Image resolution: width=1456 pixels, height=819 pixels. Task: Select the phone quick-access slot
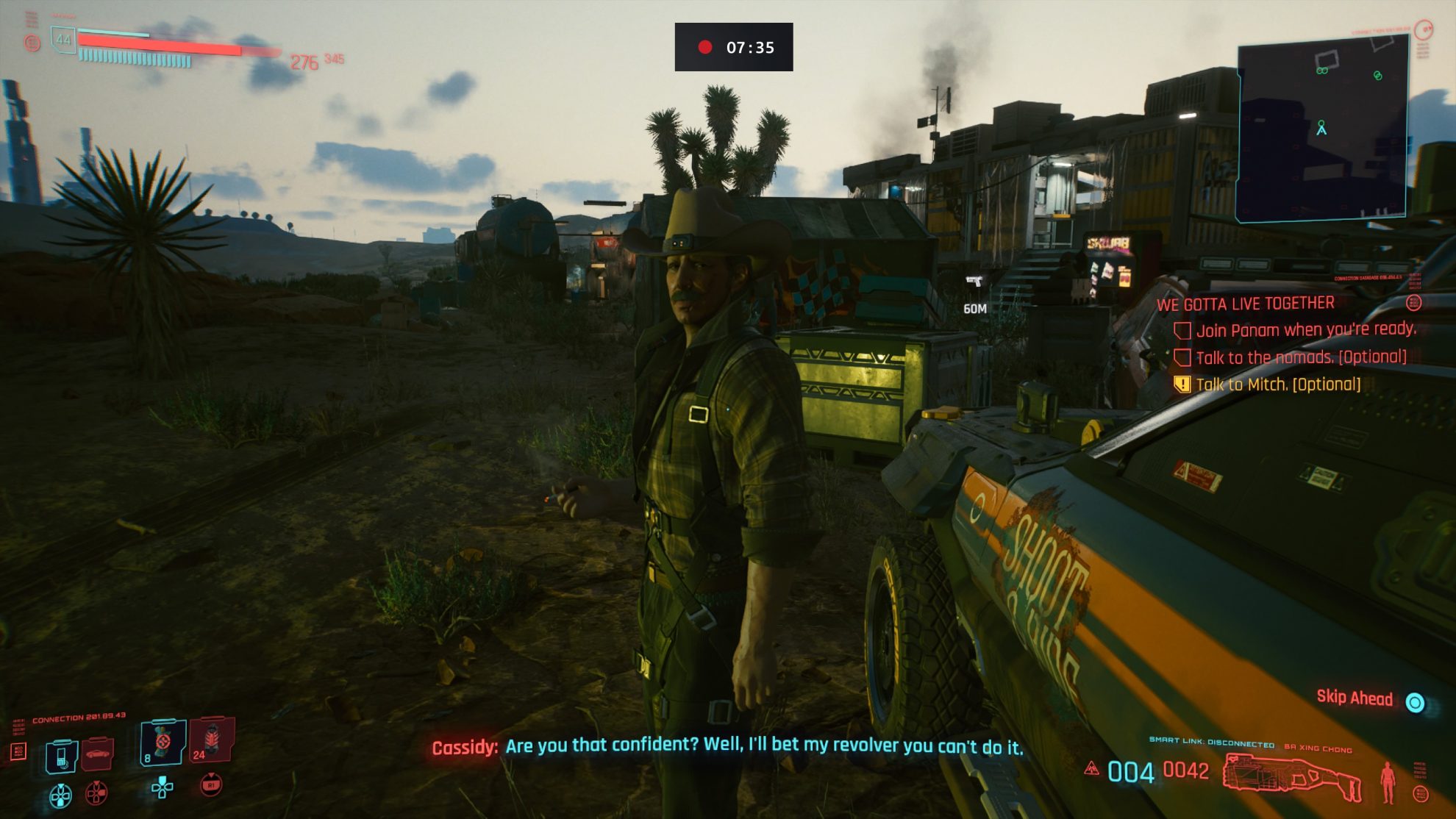tap(61, 756)
